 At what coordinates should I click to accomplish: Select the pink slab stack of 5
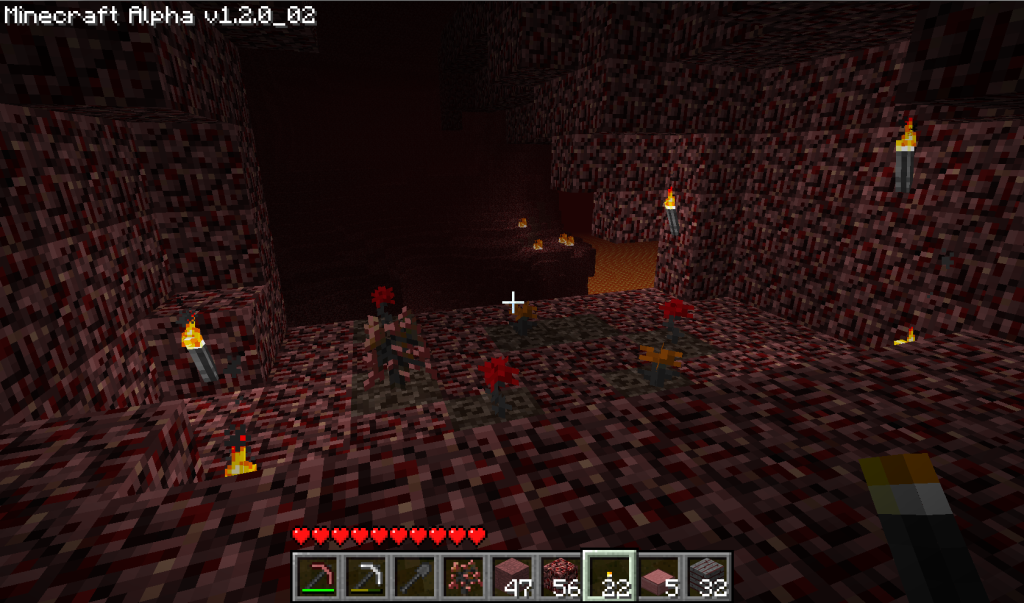point(657,577)
